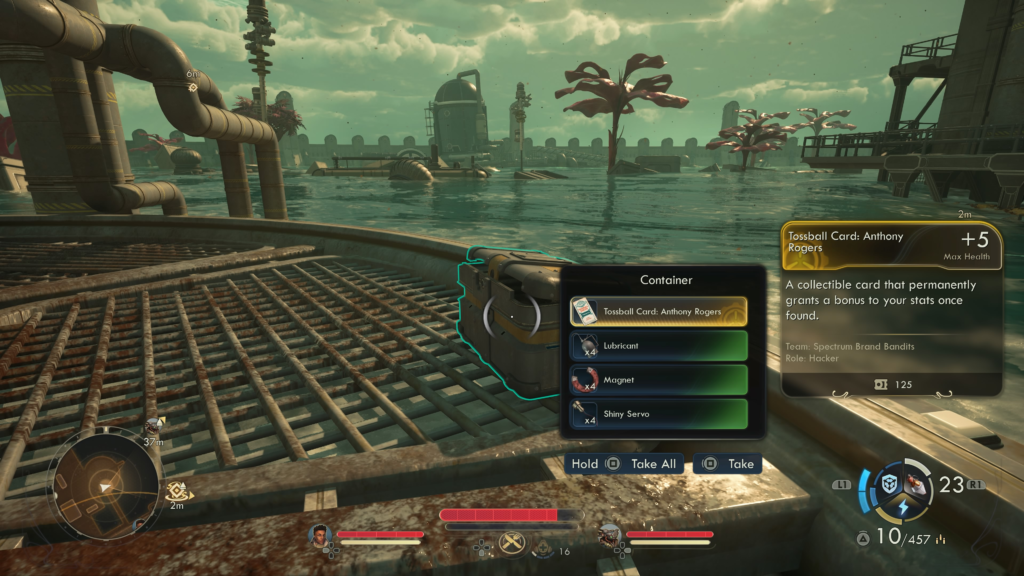Select the Tossball Card: Anthony Rogers row
The image size is (1024, 576).
[x=658, y=311]
